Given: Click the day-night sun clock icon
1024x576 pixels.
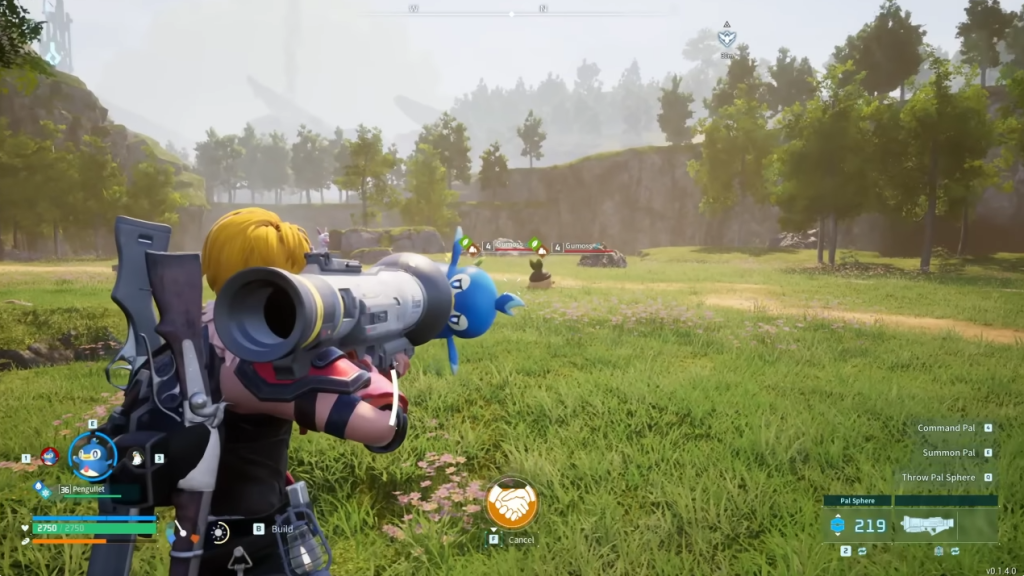Looking at the screenshot, I should [219, 532].
